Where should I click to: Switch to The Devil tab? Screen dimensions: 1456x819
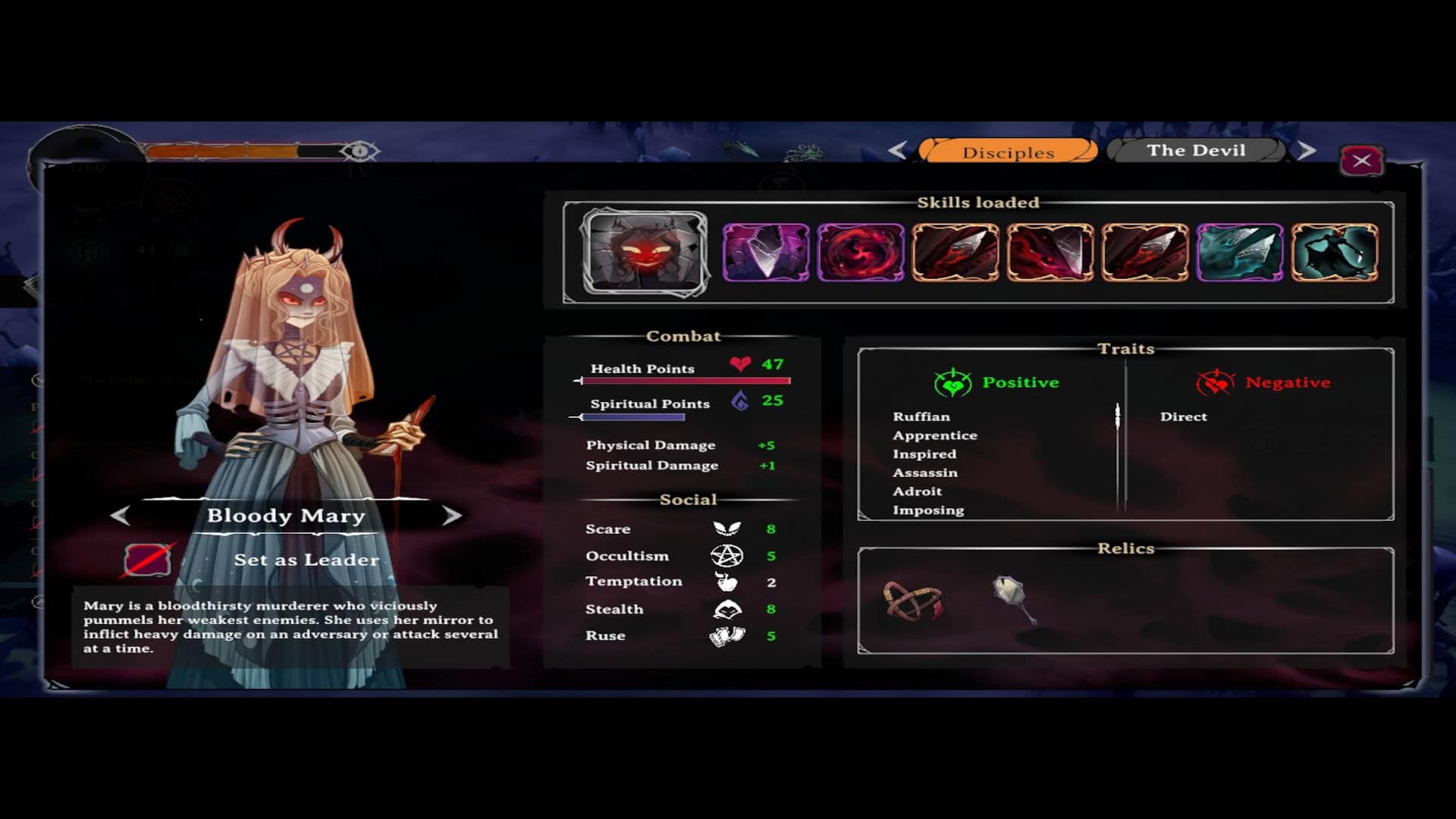coord(1196,150)
